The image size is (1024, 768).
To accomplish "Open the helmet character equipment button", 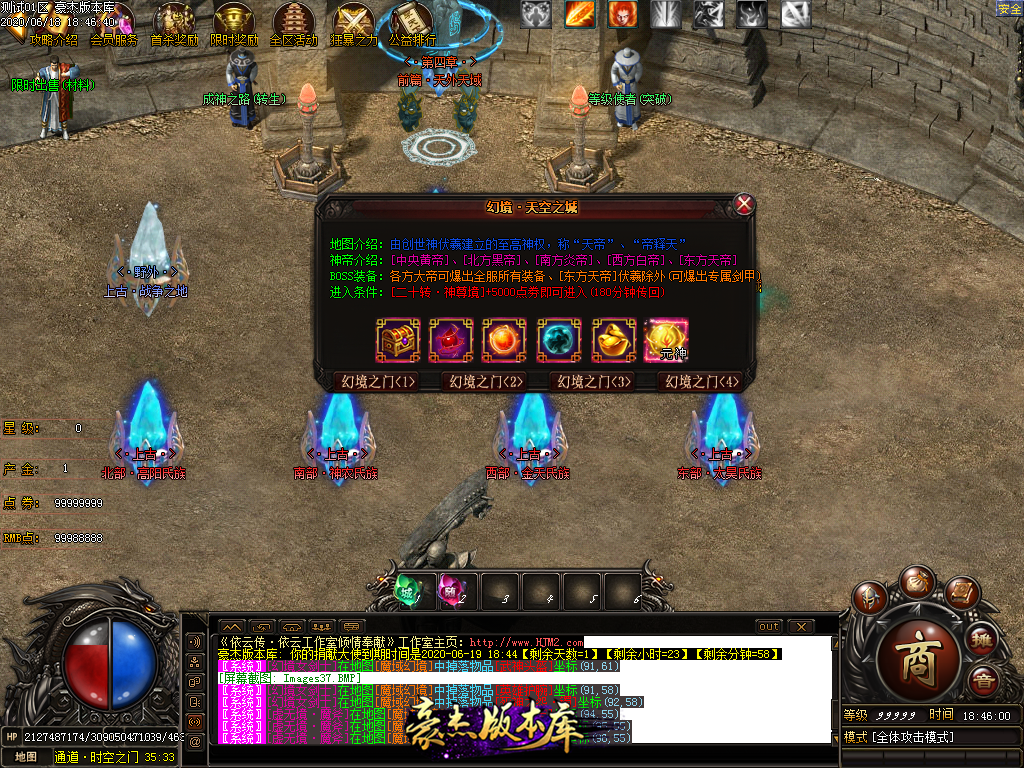I will [x=870, y=597].
